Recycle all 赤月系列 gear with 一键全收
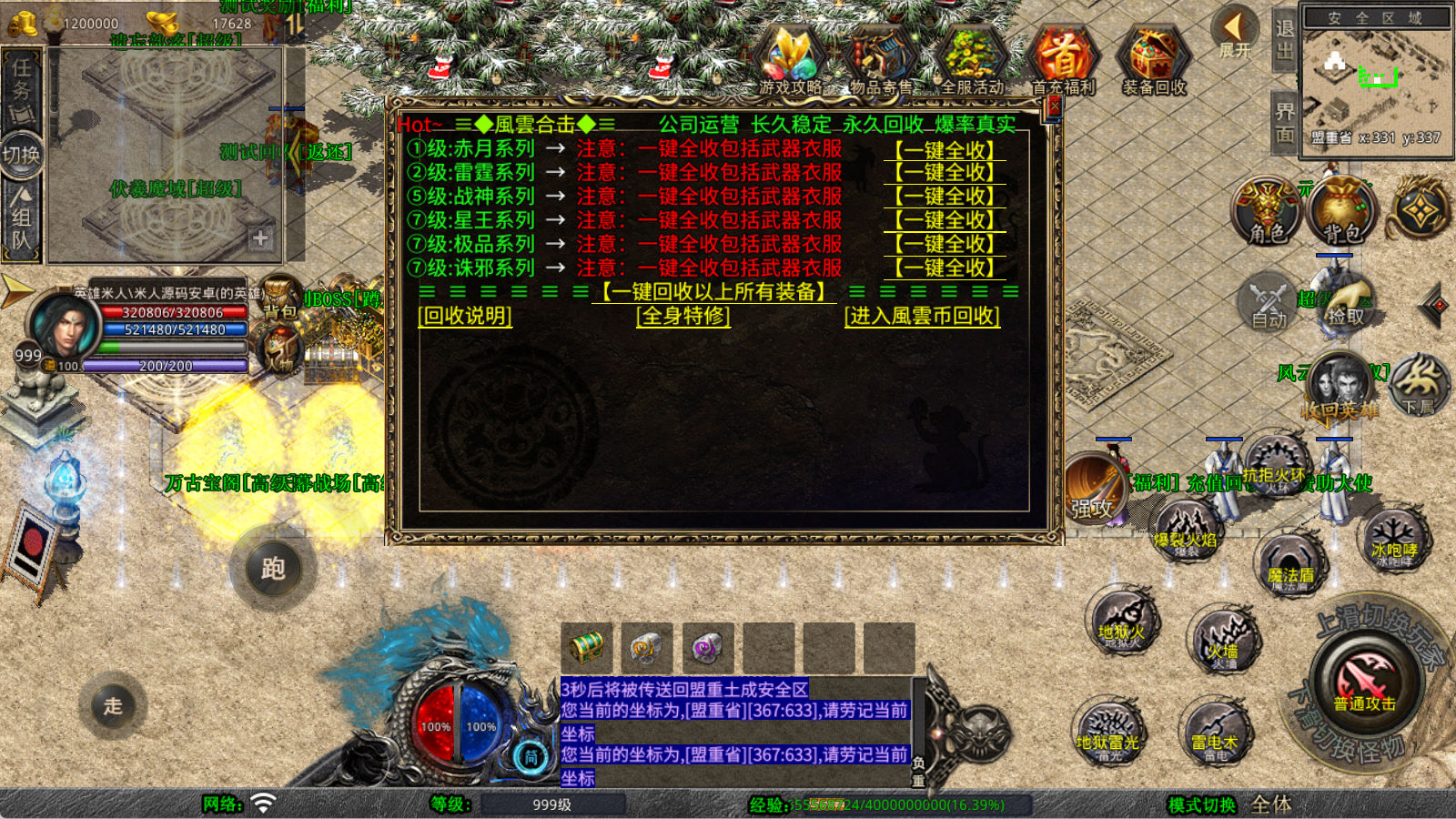The height and width of the screenshot is (819, 1456). click(x=945, y=149)
